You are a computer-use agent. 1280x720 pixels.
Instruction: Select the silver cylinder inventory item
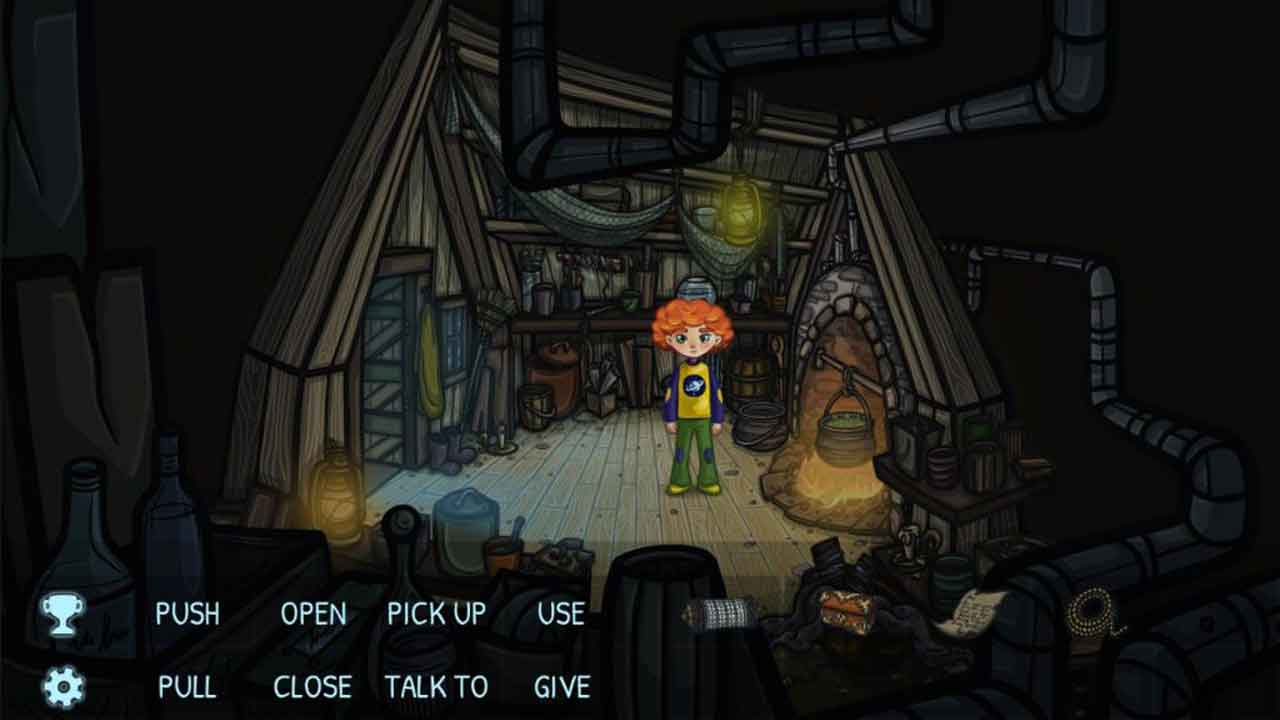720,613
